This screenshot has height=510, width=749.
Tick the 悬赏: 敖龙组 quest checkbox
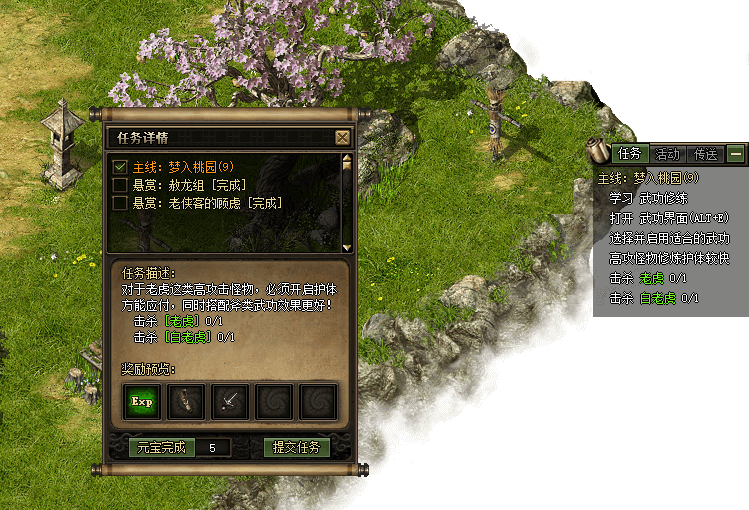120,185
